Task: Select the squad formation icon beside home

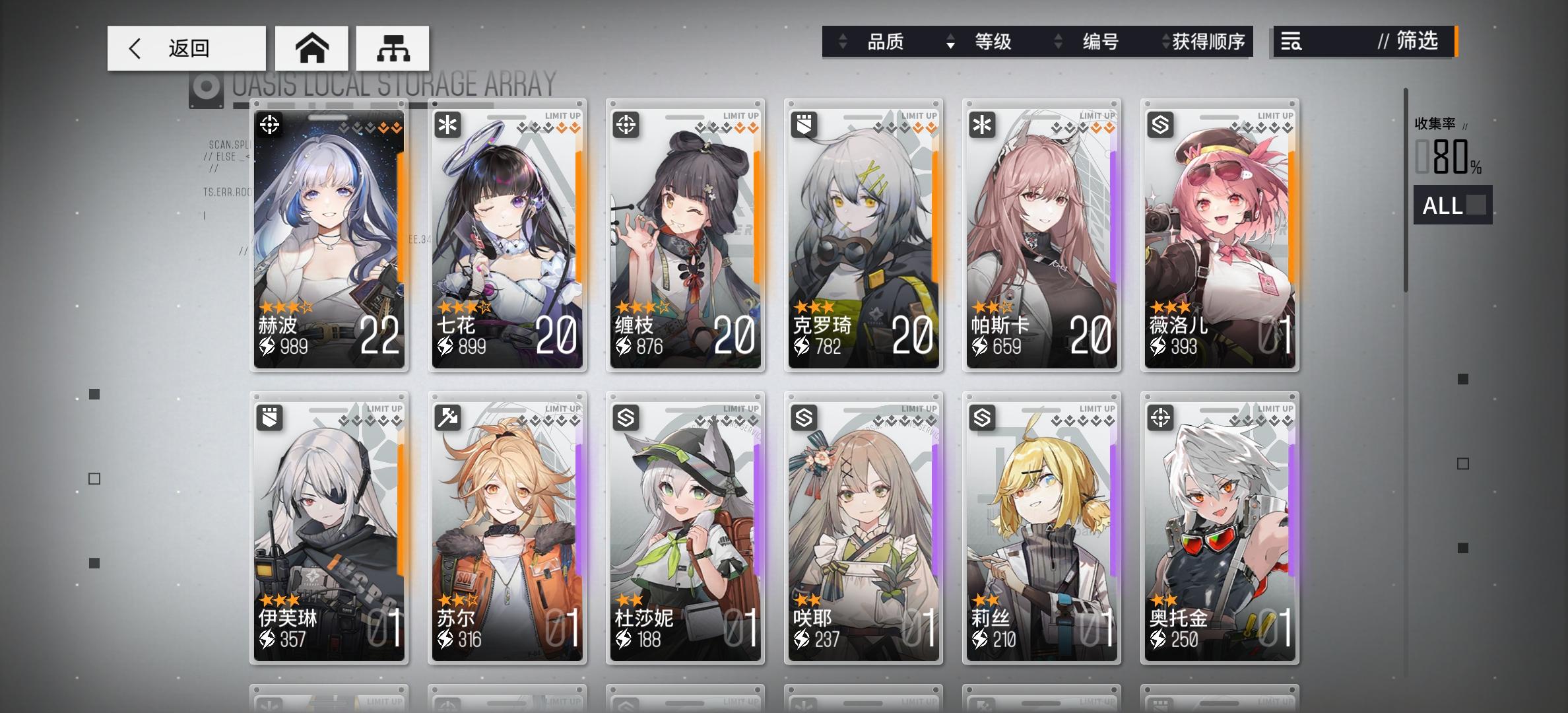Action: pyautogui.click(x=392, y=47)
